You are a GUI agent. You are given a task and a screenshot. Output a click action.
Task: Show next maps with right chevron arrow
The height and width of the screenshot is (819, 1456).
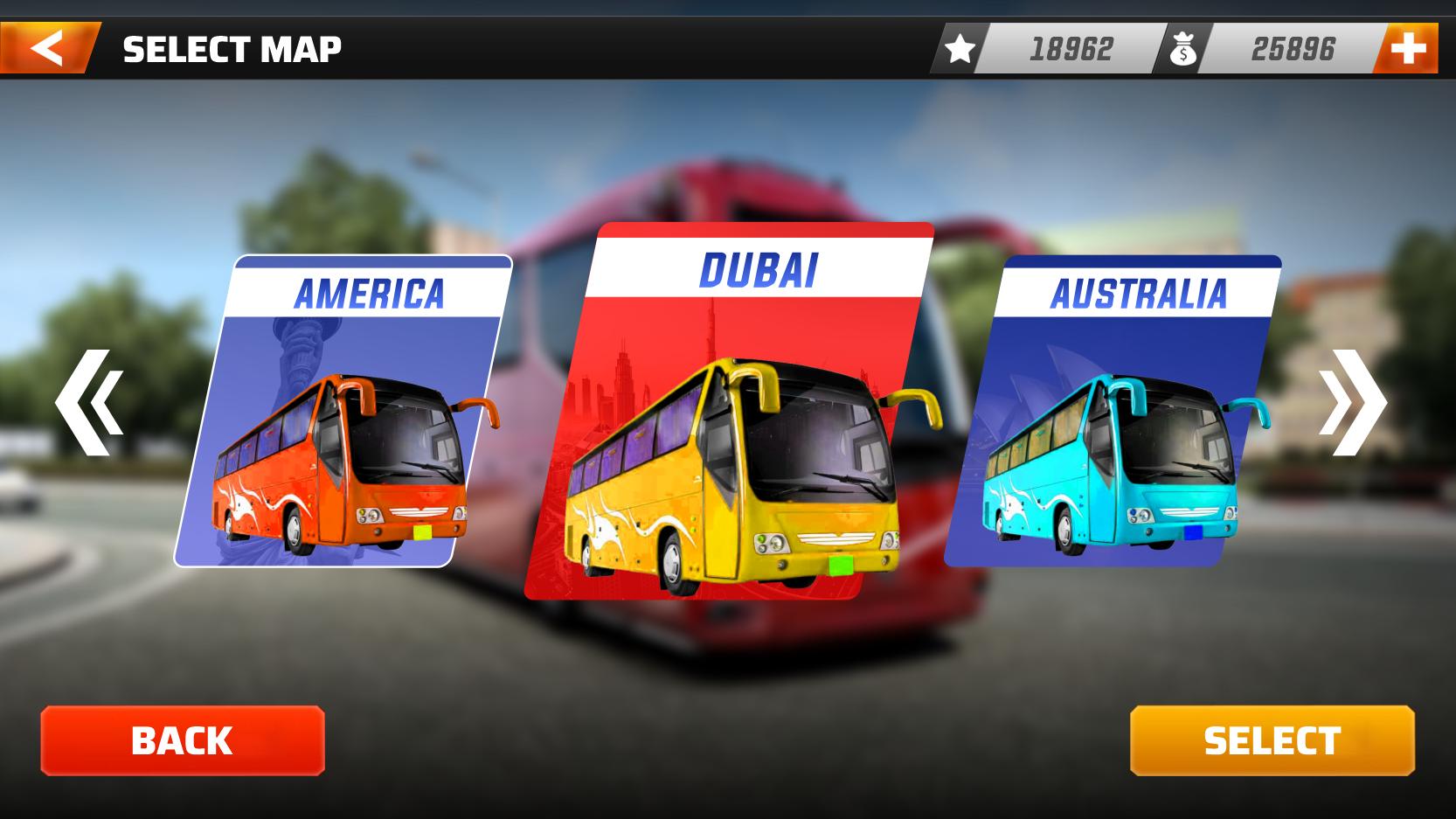coord(1351,403)
